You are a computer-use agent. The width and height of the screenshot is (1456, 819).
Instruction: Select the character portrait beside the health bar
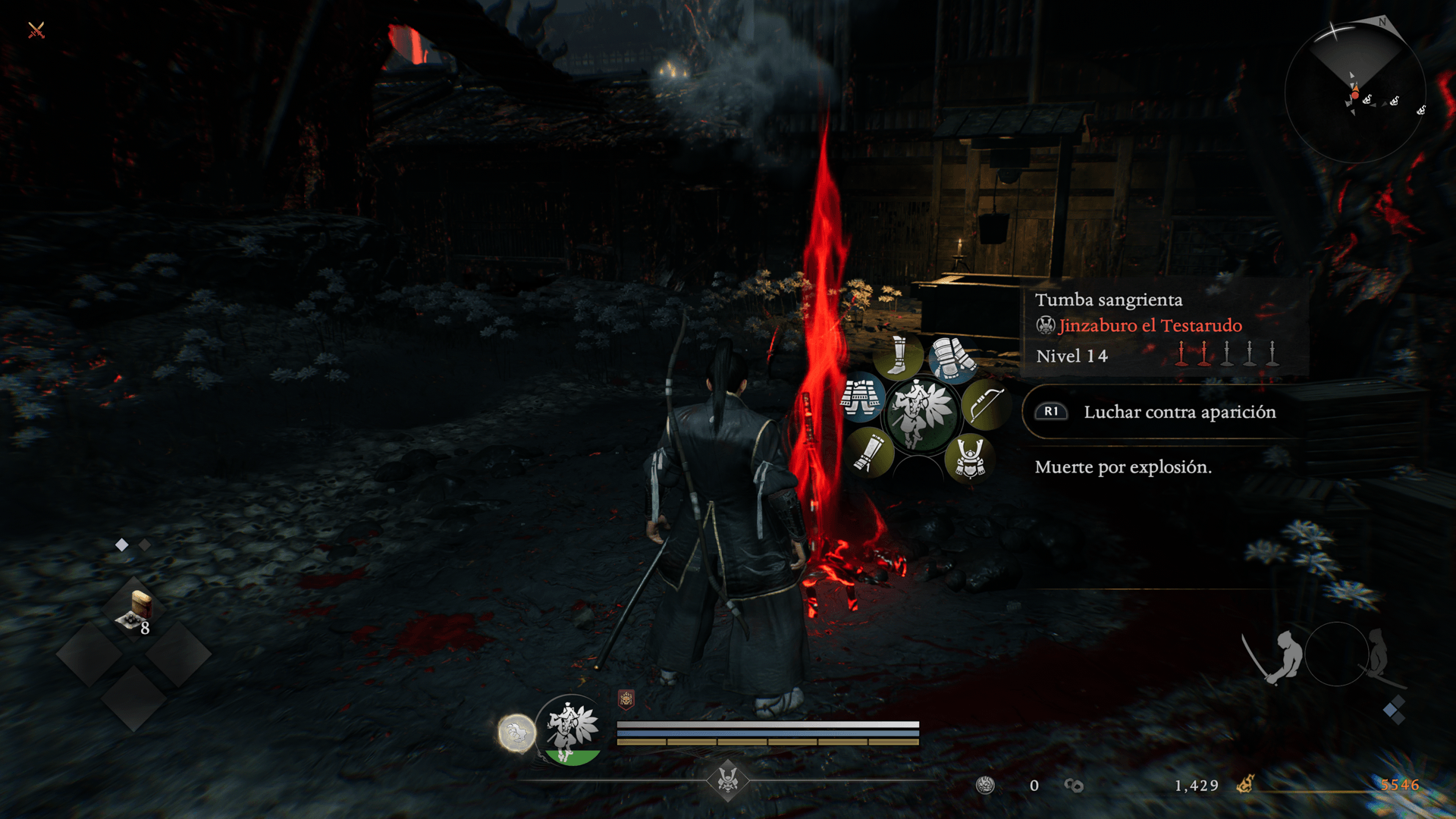pyautogui.click(x=571, y=730)
